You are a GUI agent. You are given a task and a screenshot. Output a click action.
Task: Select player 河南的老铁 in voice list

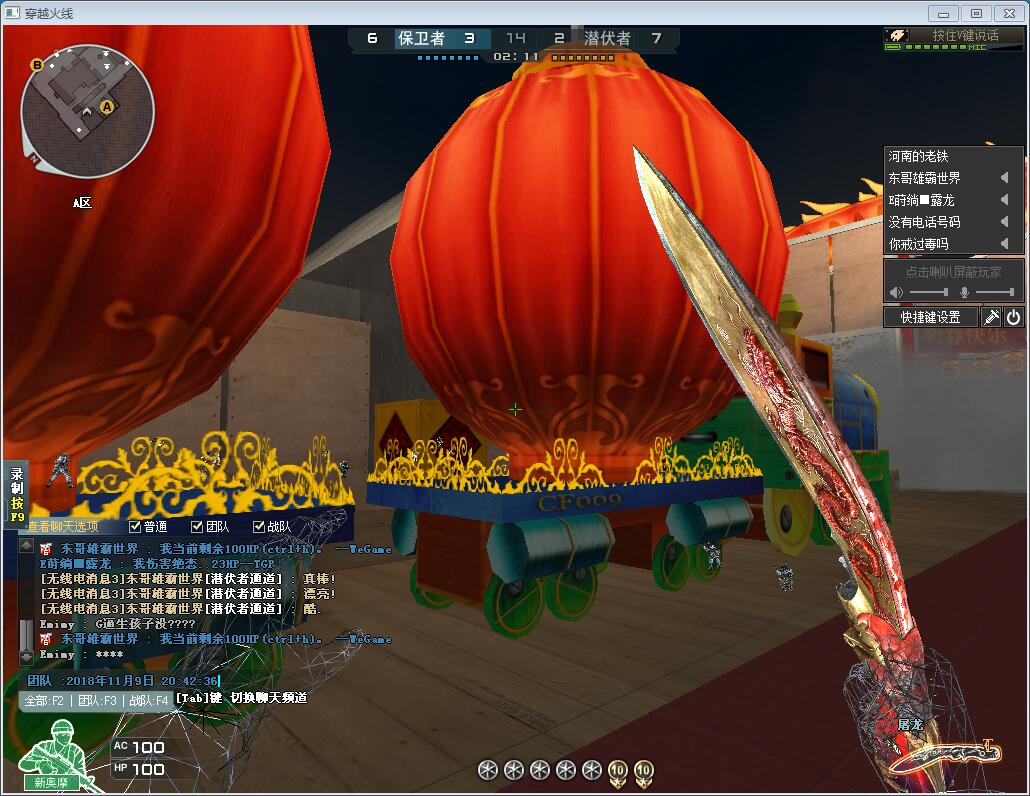pos(918,156)
